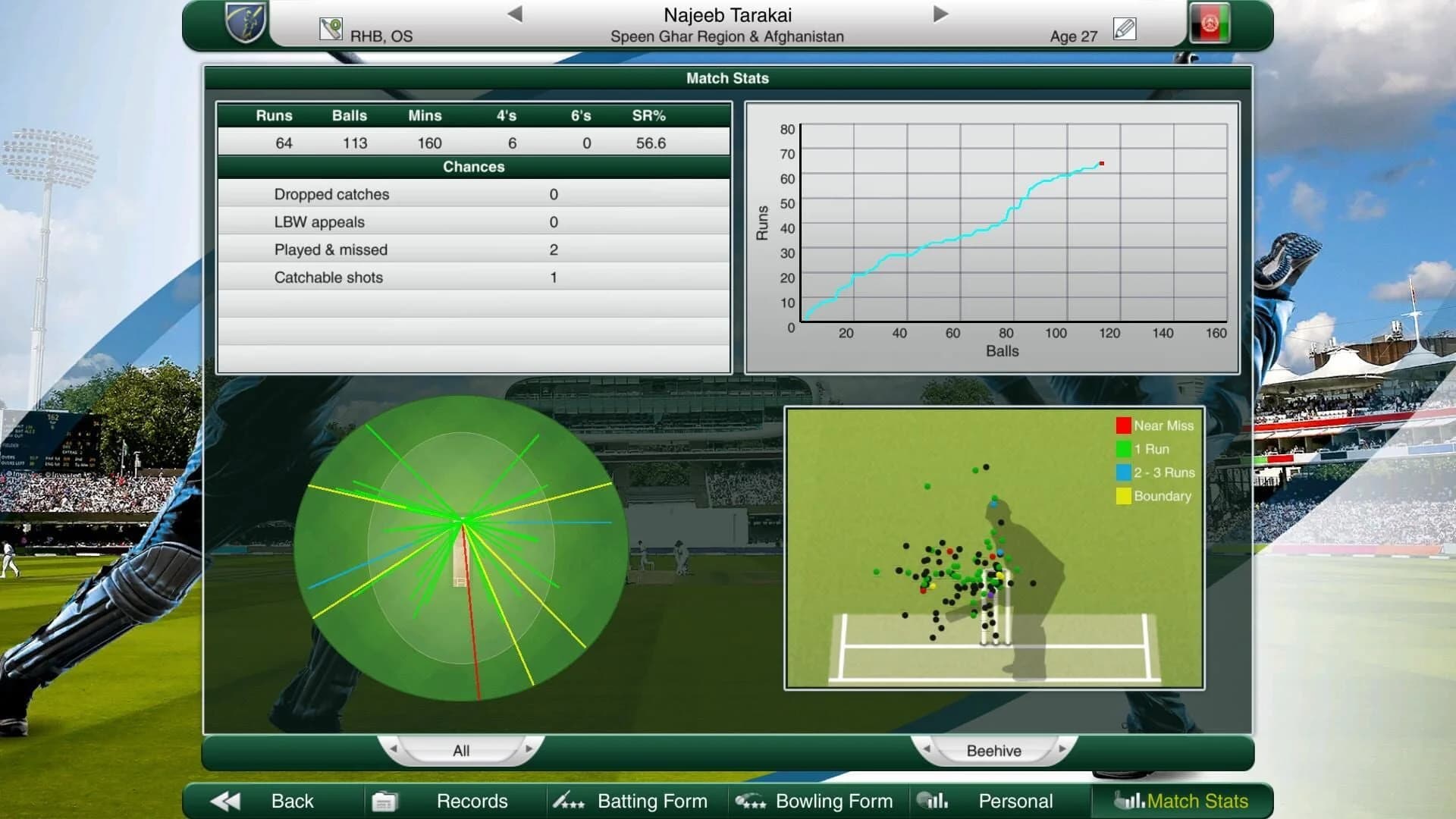
Task: Open the Bowling Form tab
Action: coord(833,800)
